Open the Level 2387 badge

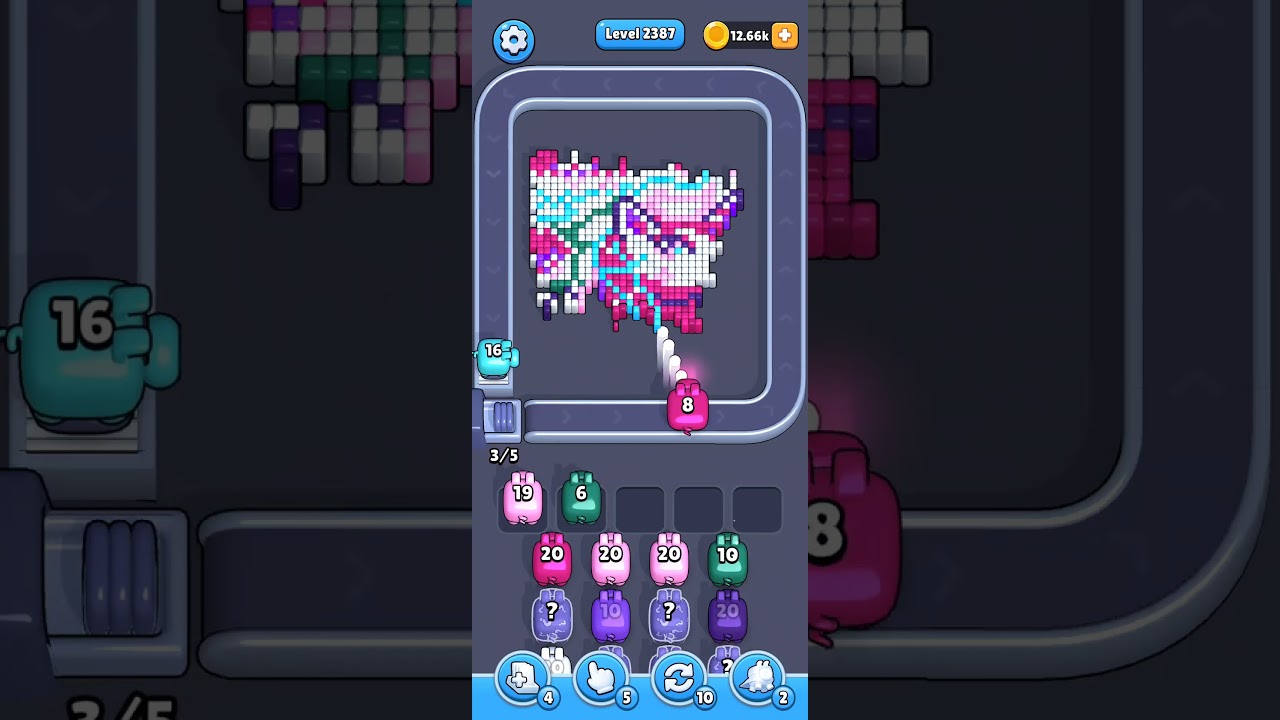[x=640, y=33]
